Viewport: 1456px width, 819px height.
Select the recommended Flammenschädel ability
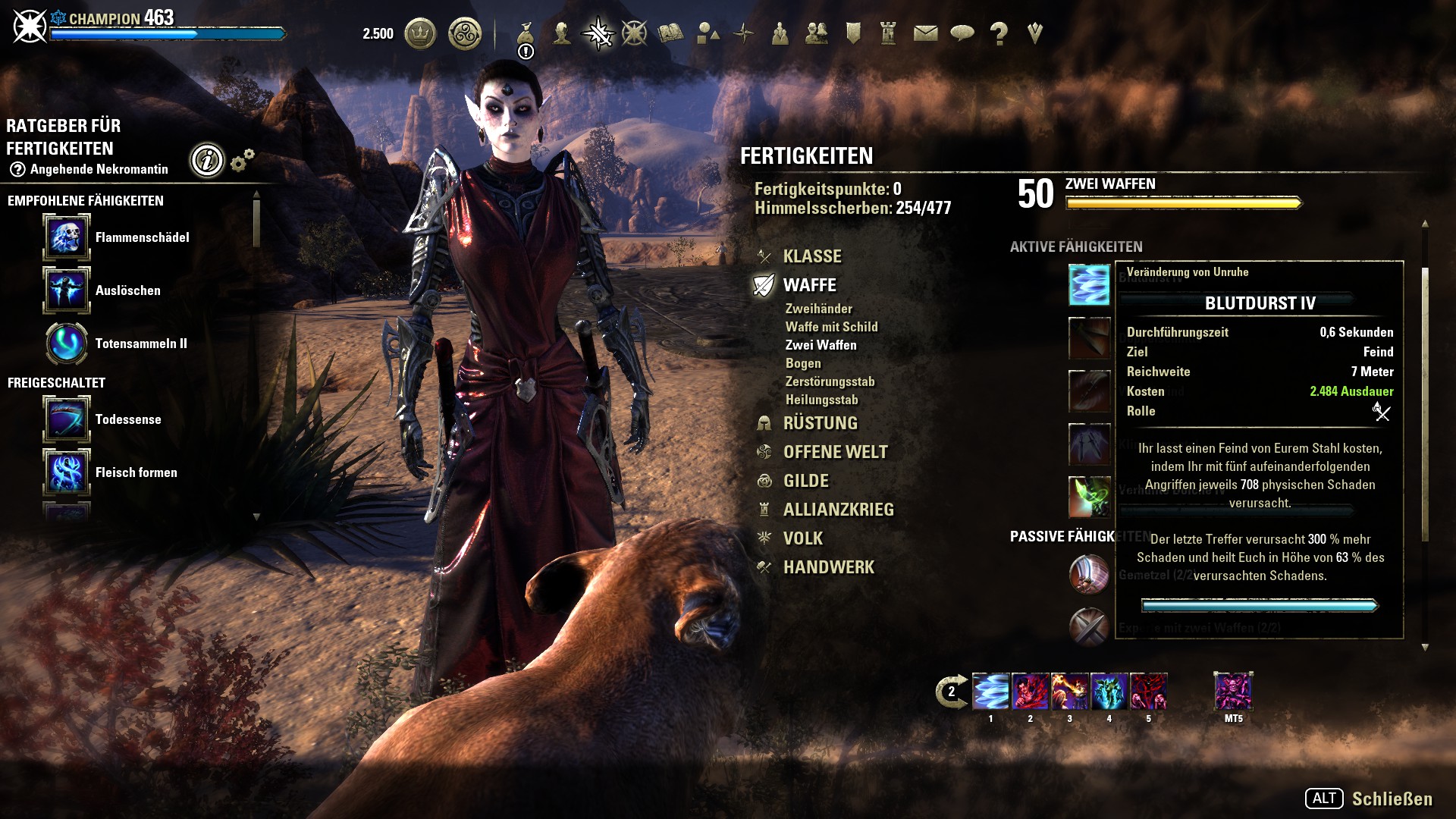[67, 237]
